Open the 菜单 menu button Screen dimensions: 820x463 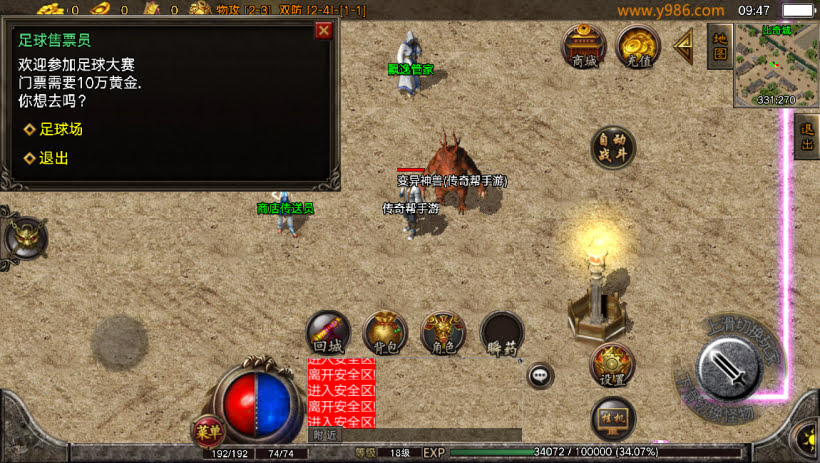coord(208,432)
